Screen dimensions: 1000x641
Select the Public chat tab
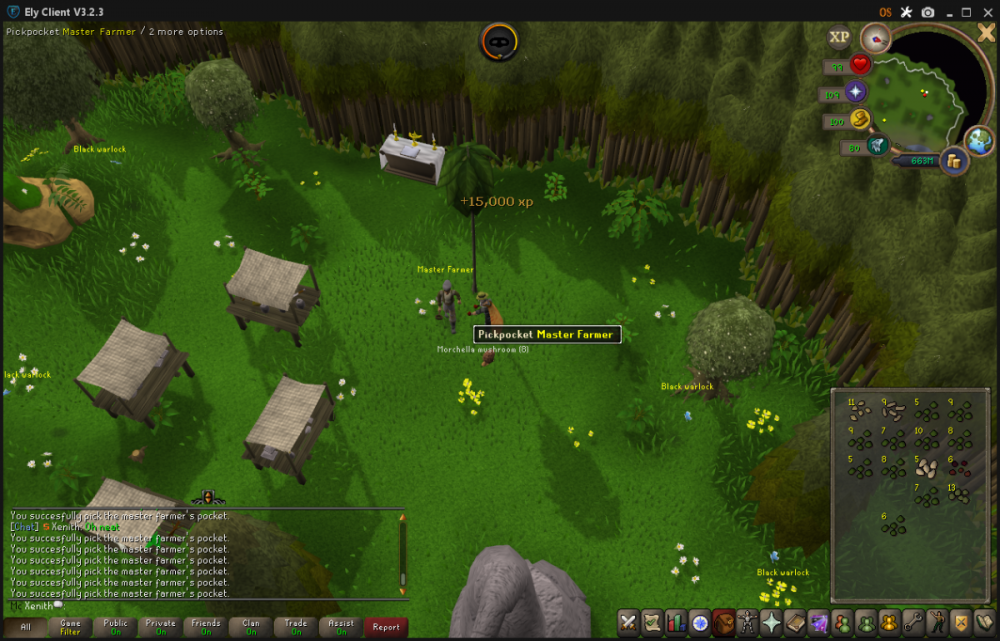click(x=115, y=627)
